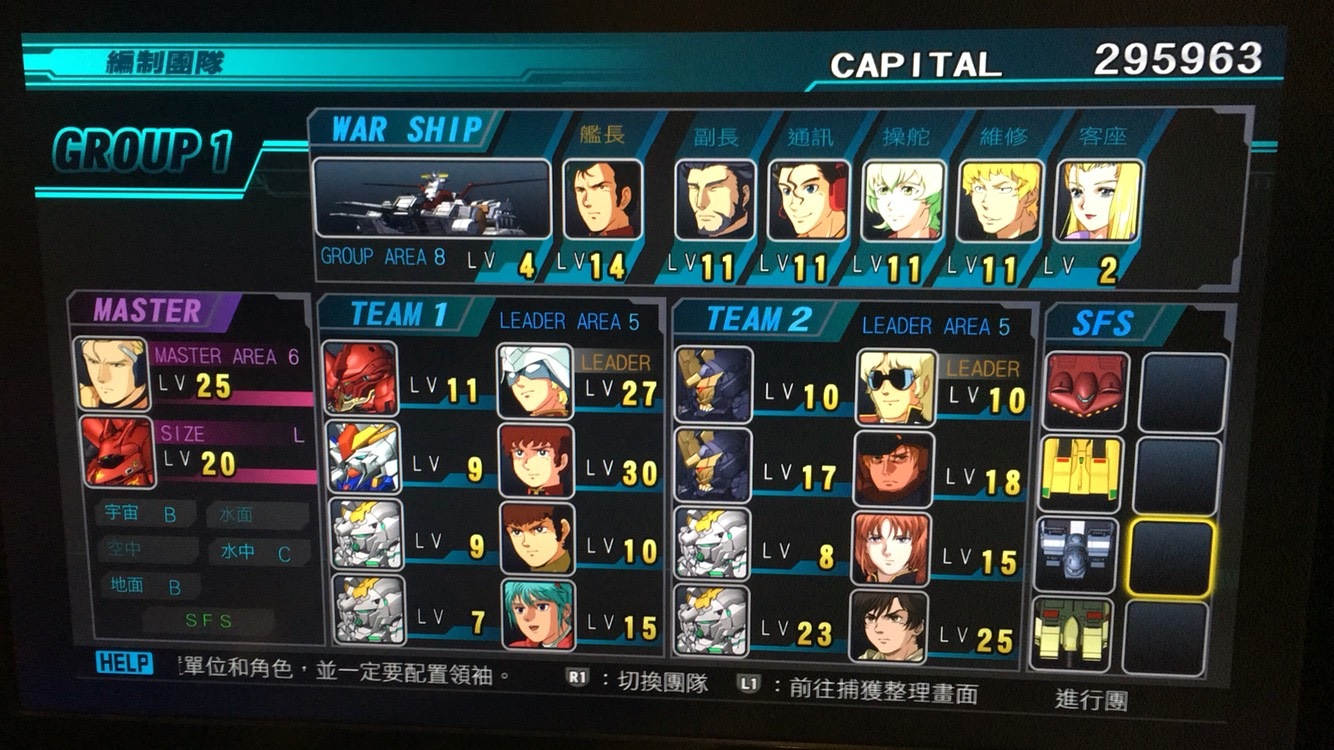This screenshot has height=750, width=1334.
Task: Select the Master pilot portrait
Action: [111, 374]
